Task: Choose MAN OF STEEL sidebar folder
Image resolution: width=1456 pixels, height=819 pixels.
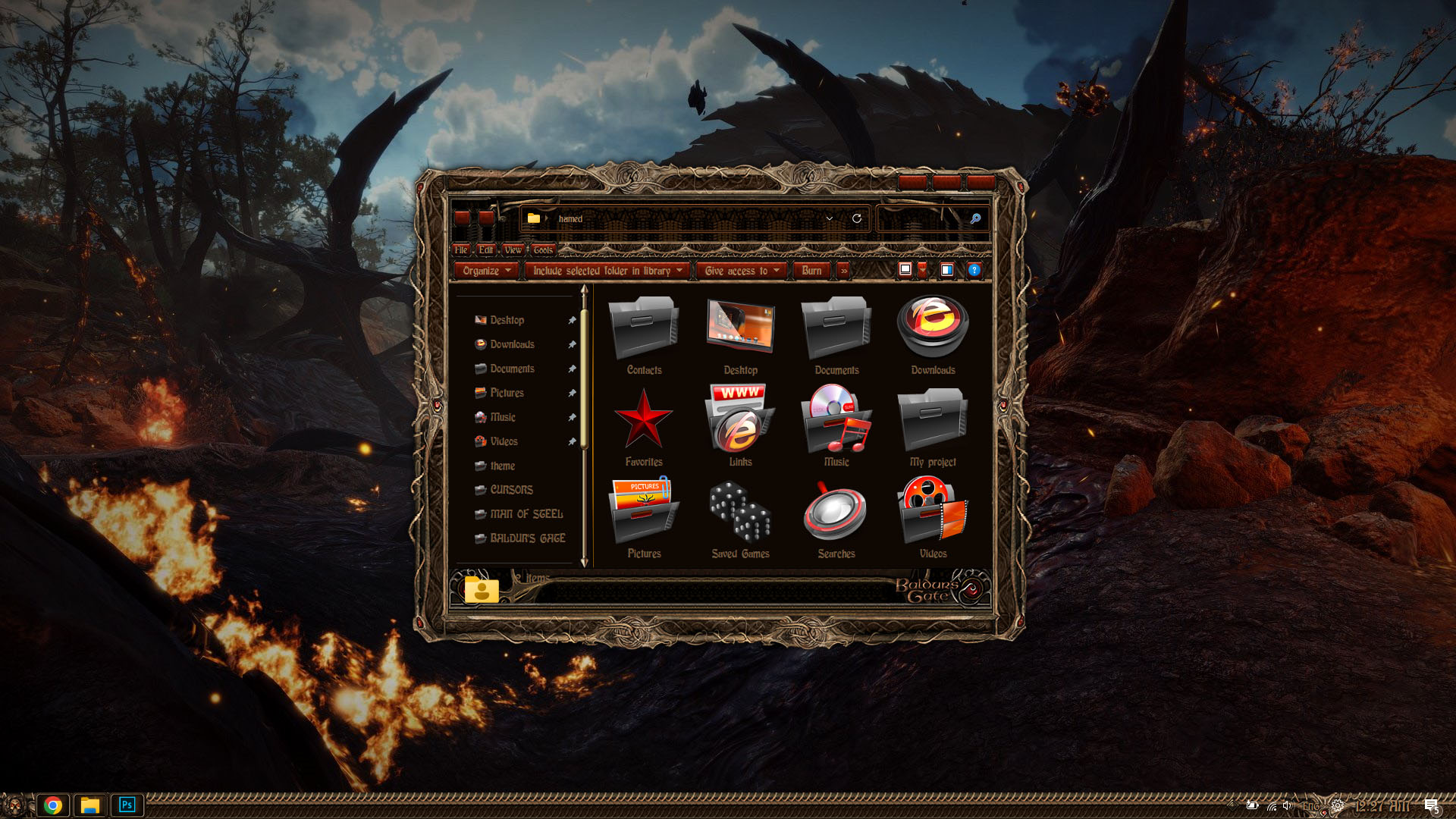Action: 526,514
